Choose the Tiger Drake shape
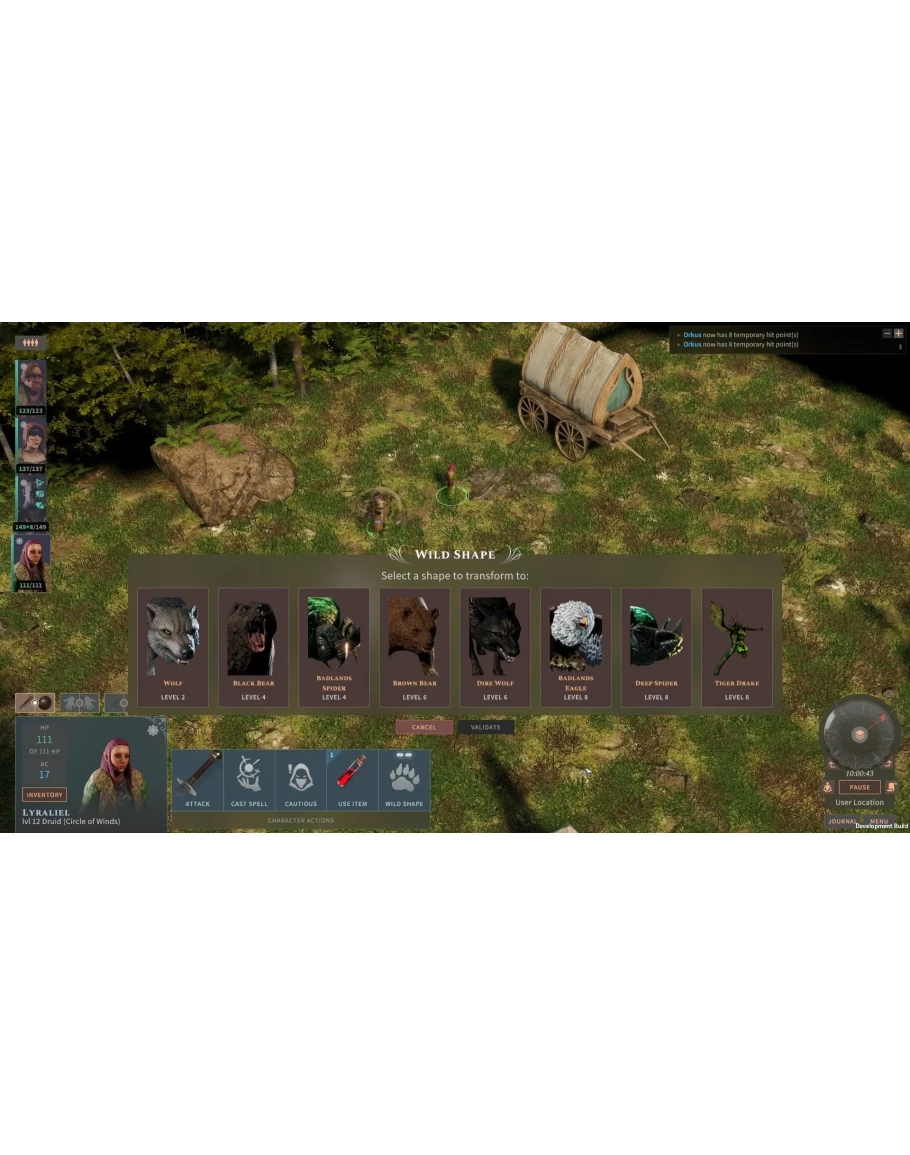 pos(736,646)
